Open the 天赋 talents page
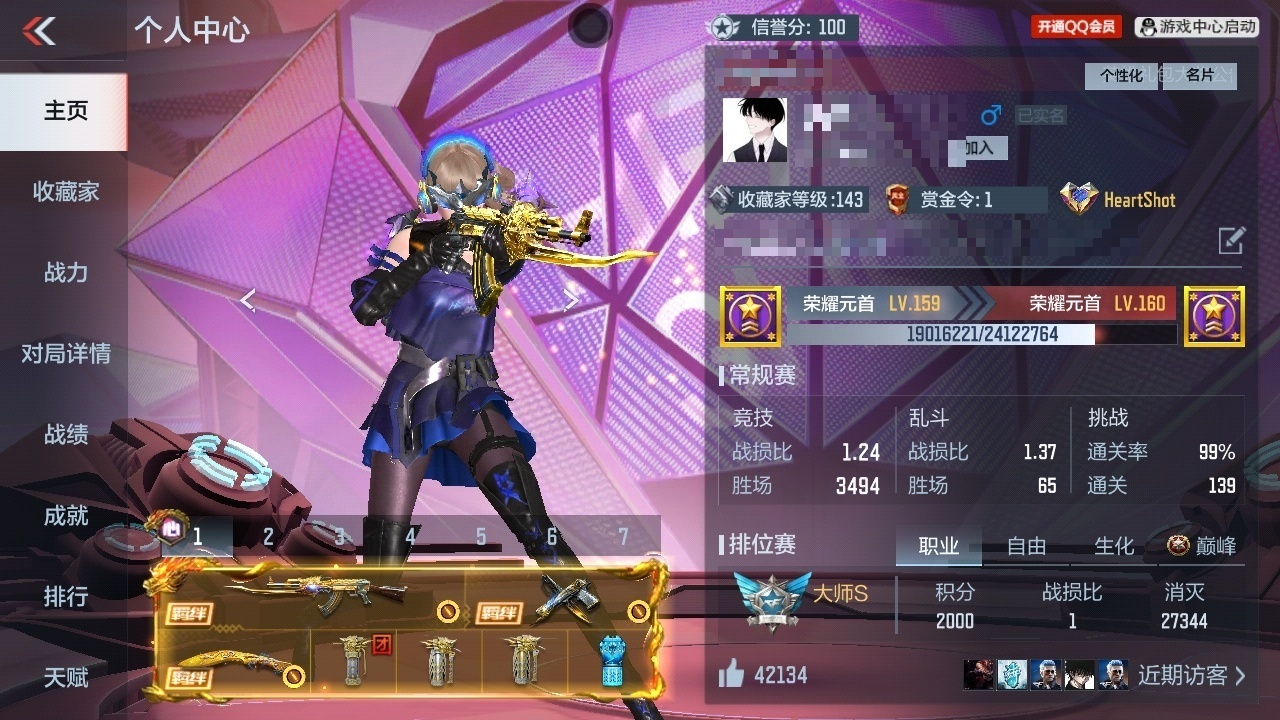The height and width of the screenshot is (720, 1280). pos(65,678)
